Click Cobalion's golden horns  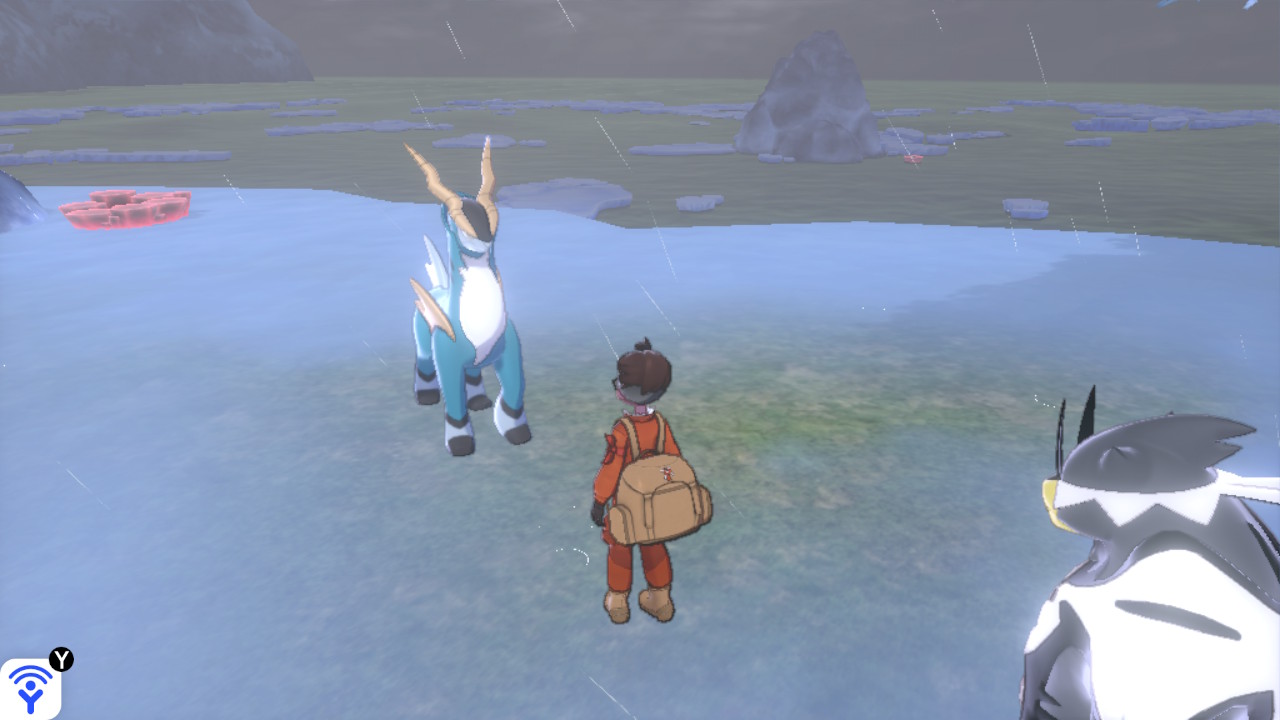point(460,175)
